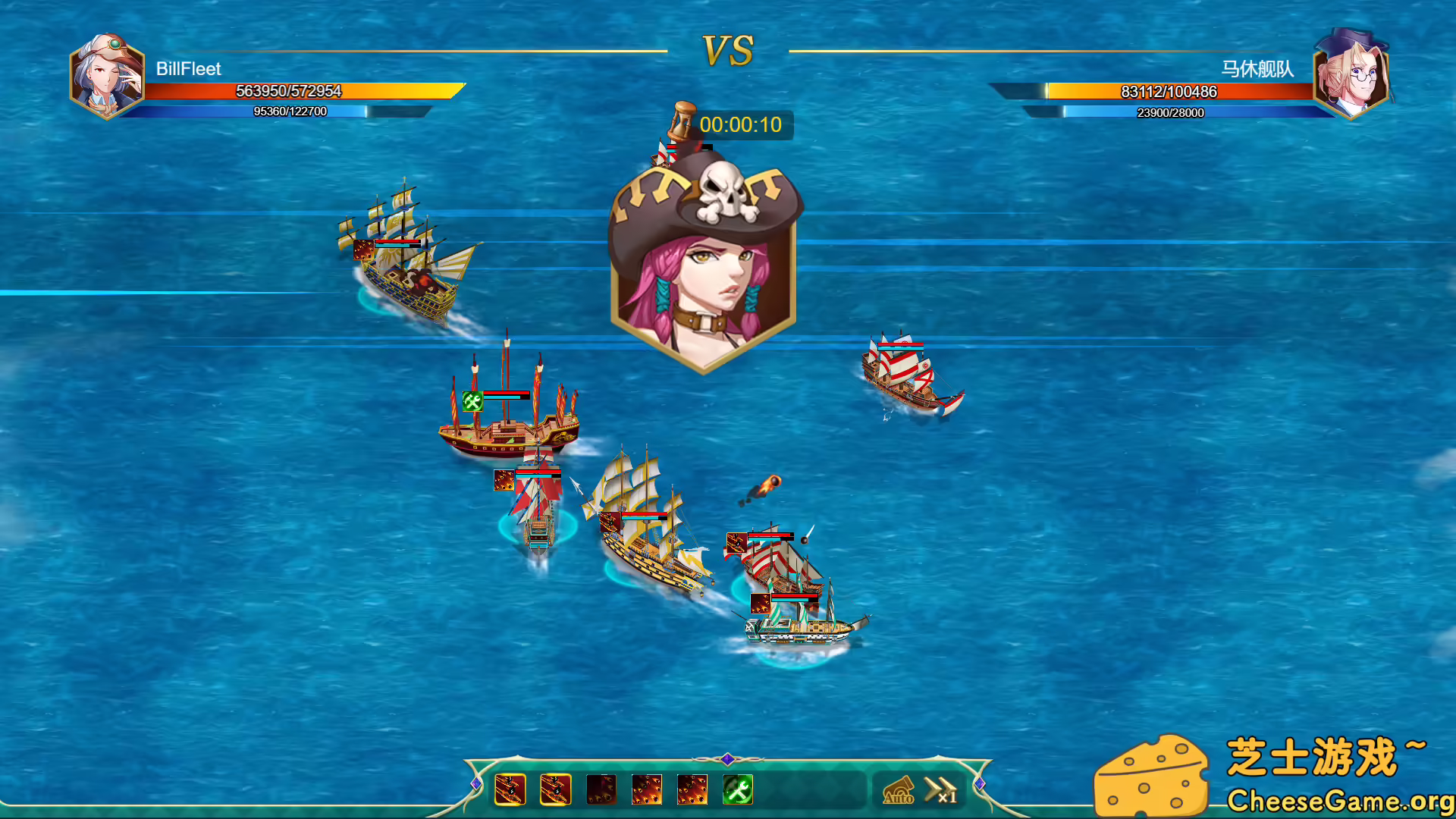Expand the purple diamond on the left bar edge
This screenshot has width=1456, height=819.
click(475, 784)
